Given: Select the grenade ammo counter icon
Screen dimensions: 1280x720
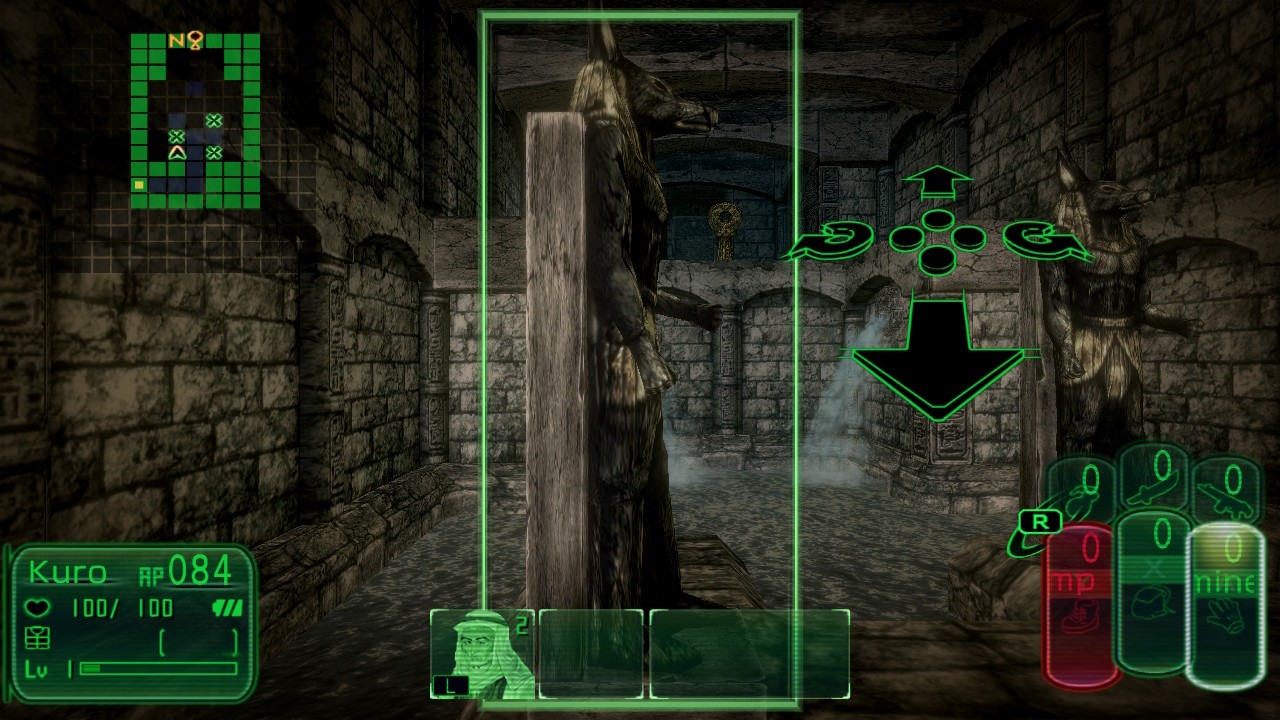Looking at the screenshot, I should [x=1080, y=499].
